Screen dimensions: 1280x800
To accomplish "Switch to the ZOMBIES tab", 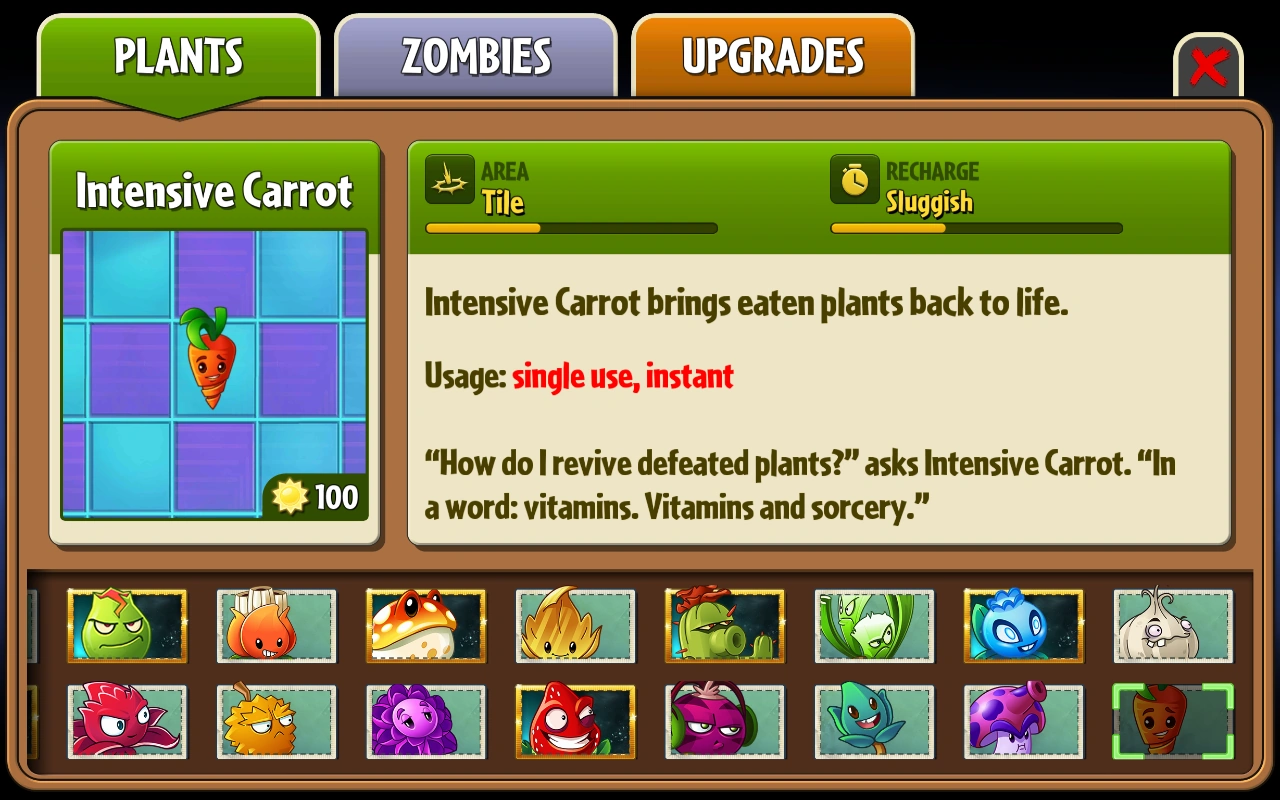I will (475, 57).
